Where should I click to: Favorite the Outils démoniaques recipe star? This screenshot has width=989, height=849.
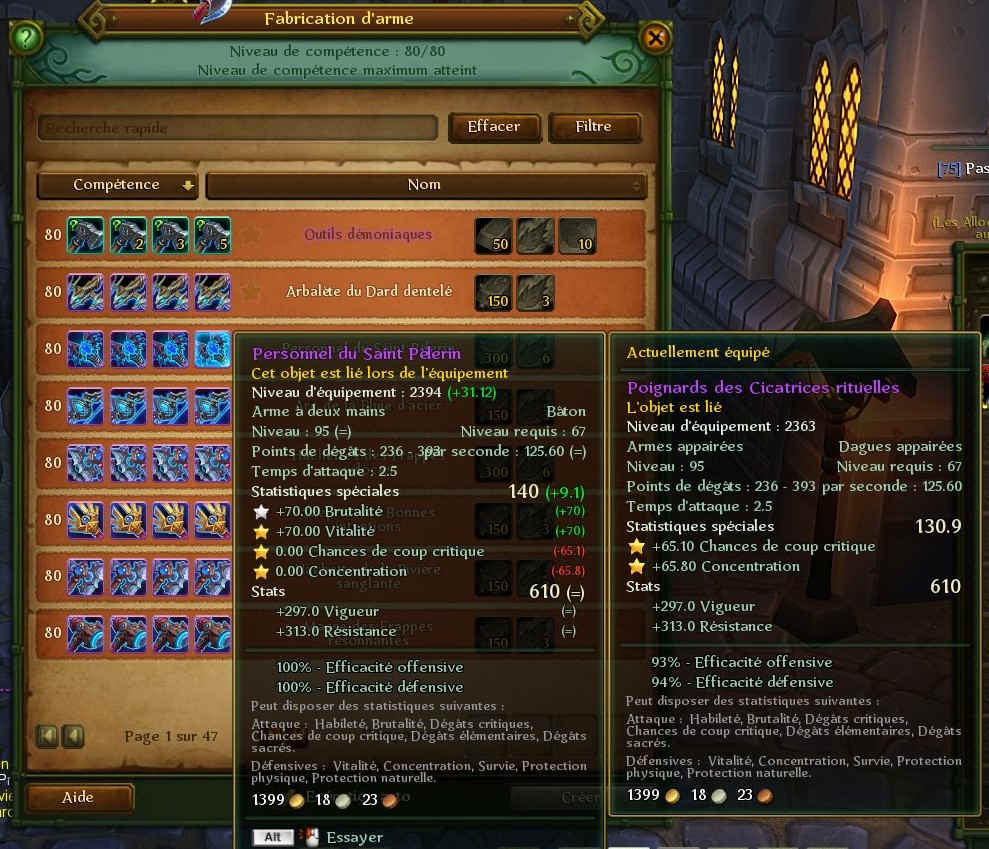(252, 235)
